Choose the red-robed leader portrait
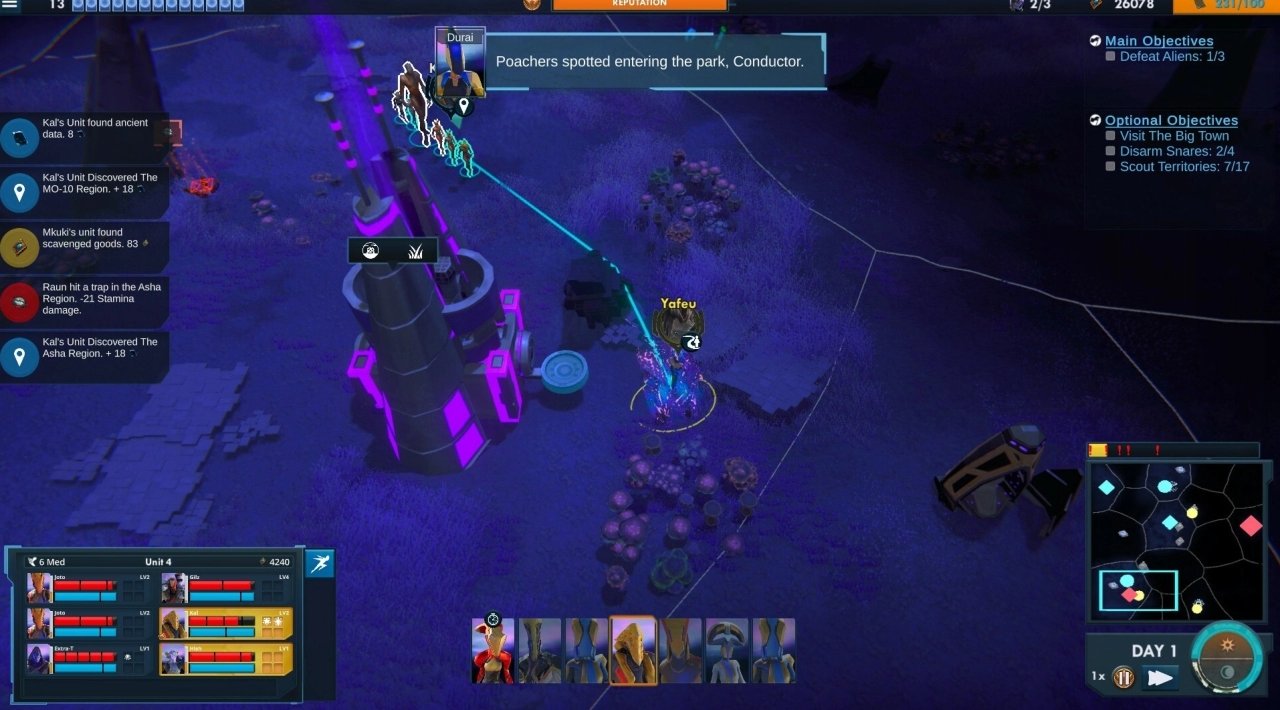 [493, 650]
